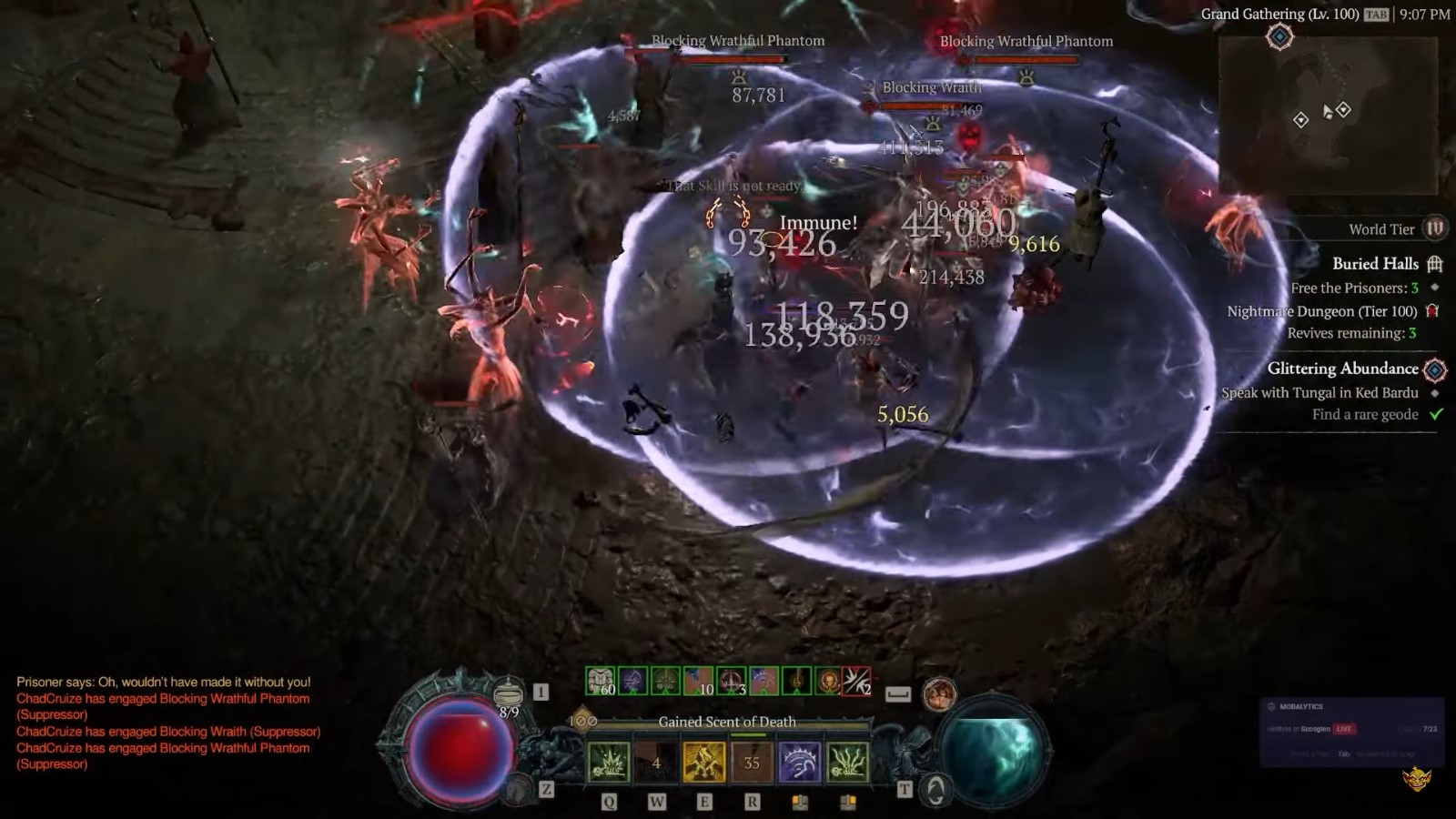Toggle the green checkmark beside Find a rare geode
This screenshot has width=1456, height=819.
pyautogui.click(x=1435, y=414)
